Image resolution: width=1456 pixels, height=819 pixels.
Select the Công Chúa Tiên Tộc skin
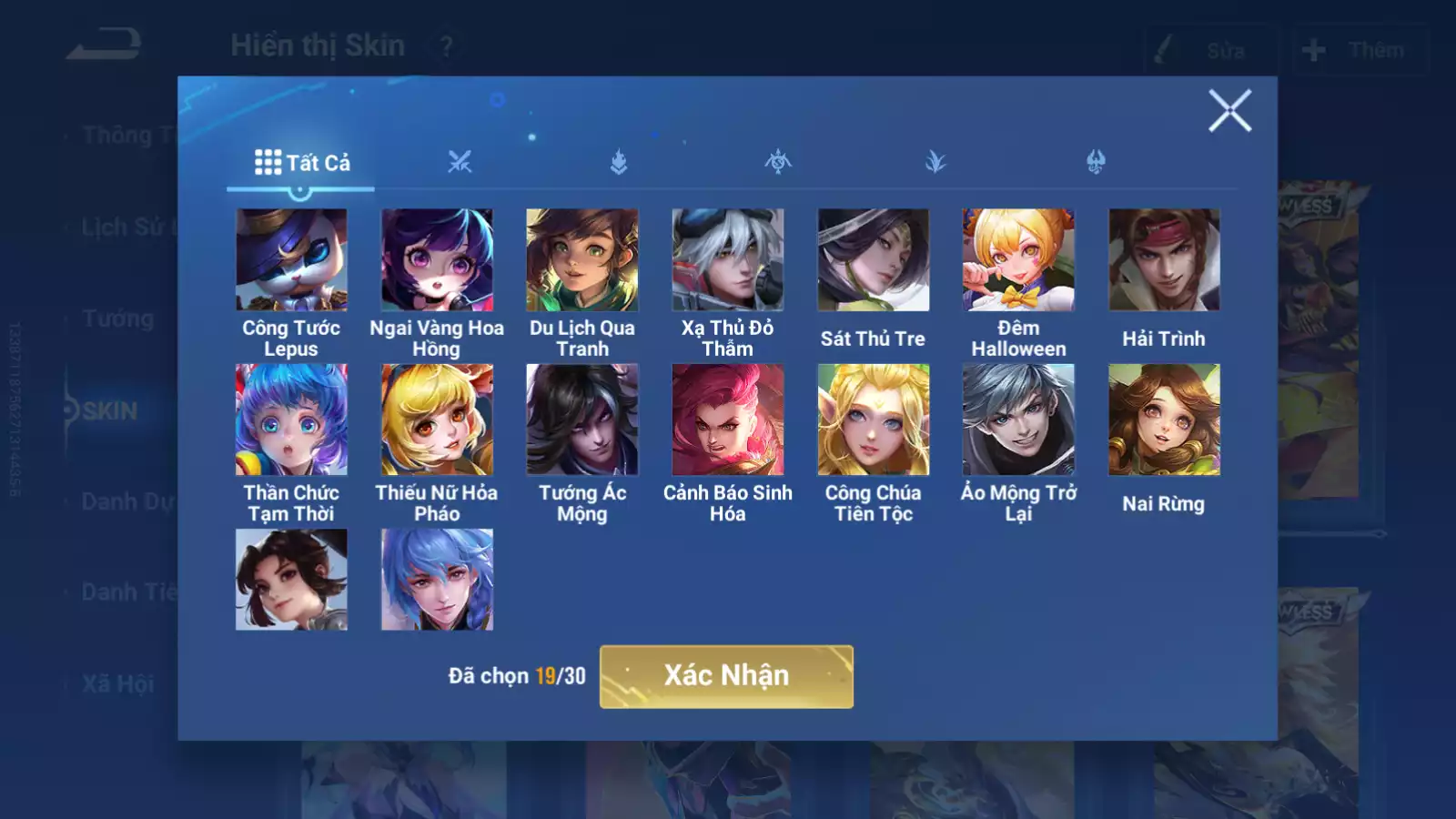tap(874, 420)
